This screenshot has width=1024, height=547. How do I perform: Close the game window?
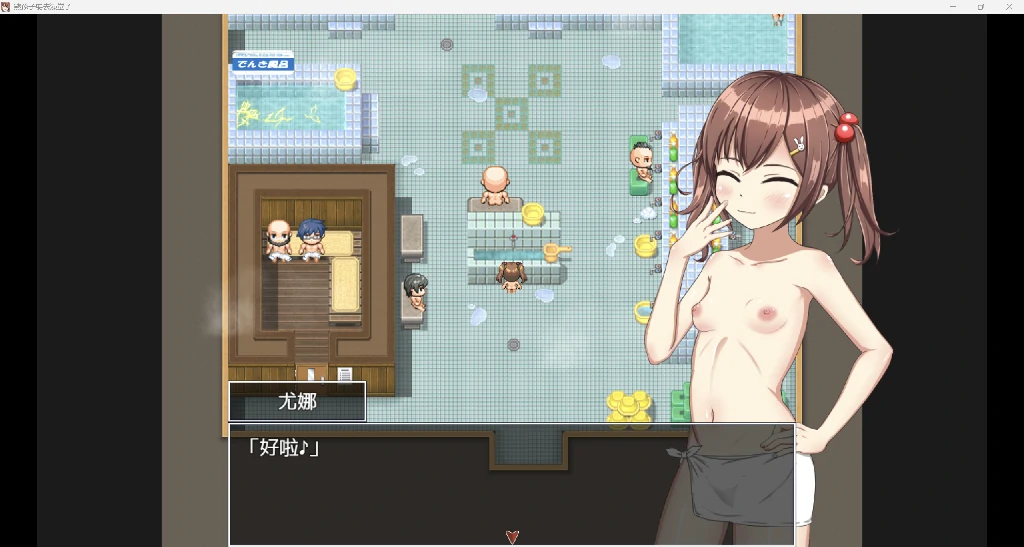[1009, 6]
